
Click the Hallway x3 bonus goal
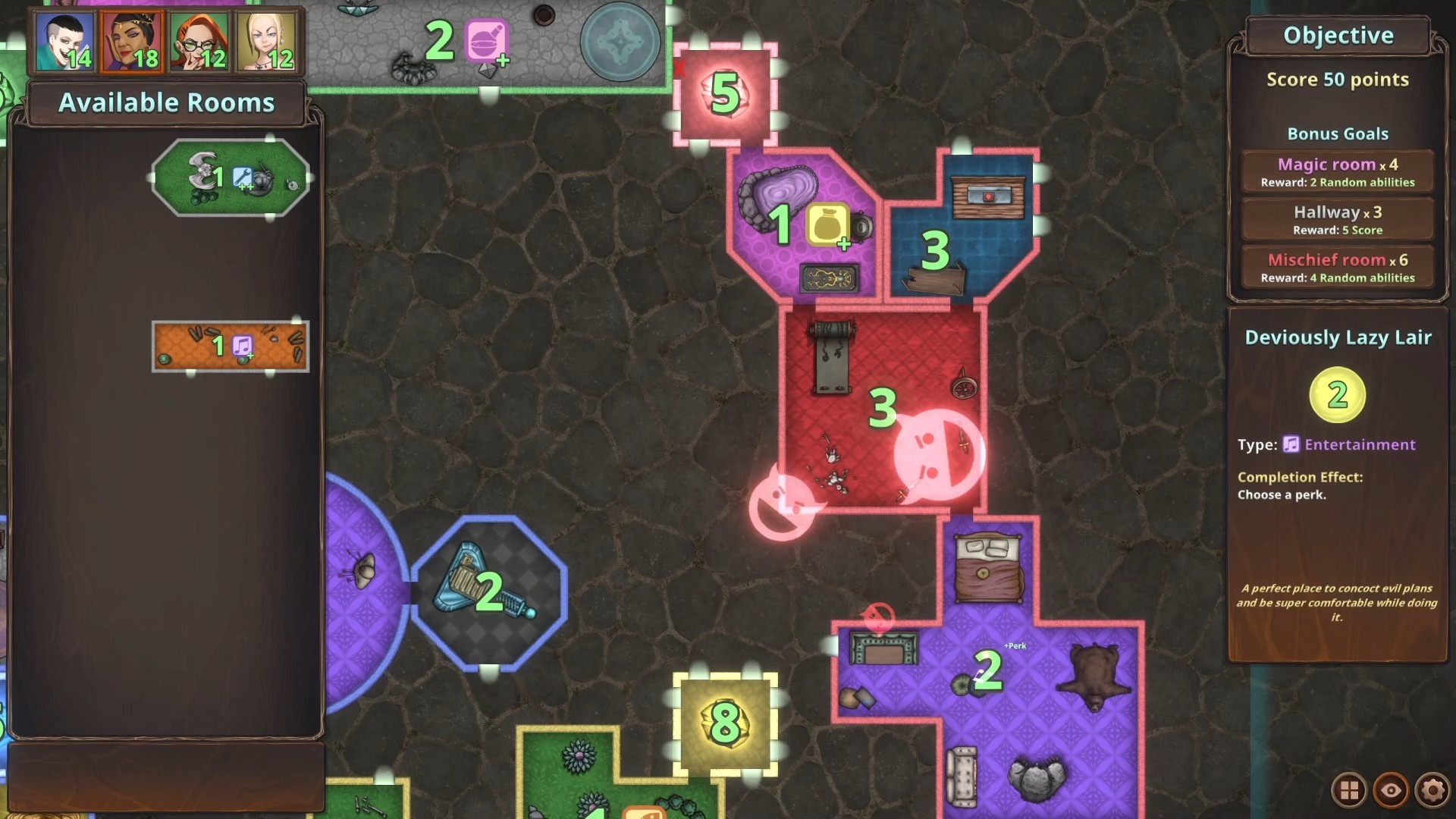[1337, 219]
